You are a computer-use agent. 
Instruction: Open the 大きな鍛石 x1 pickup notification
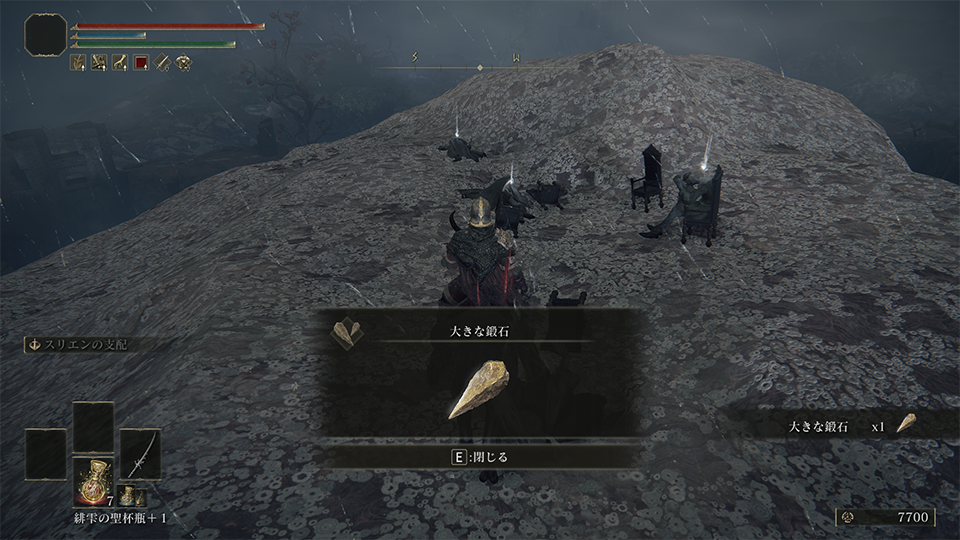coord(840,426)
